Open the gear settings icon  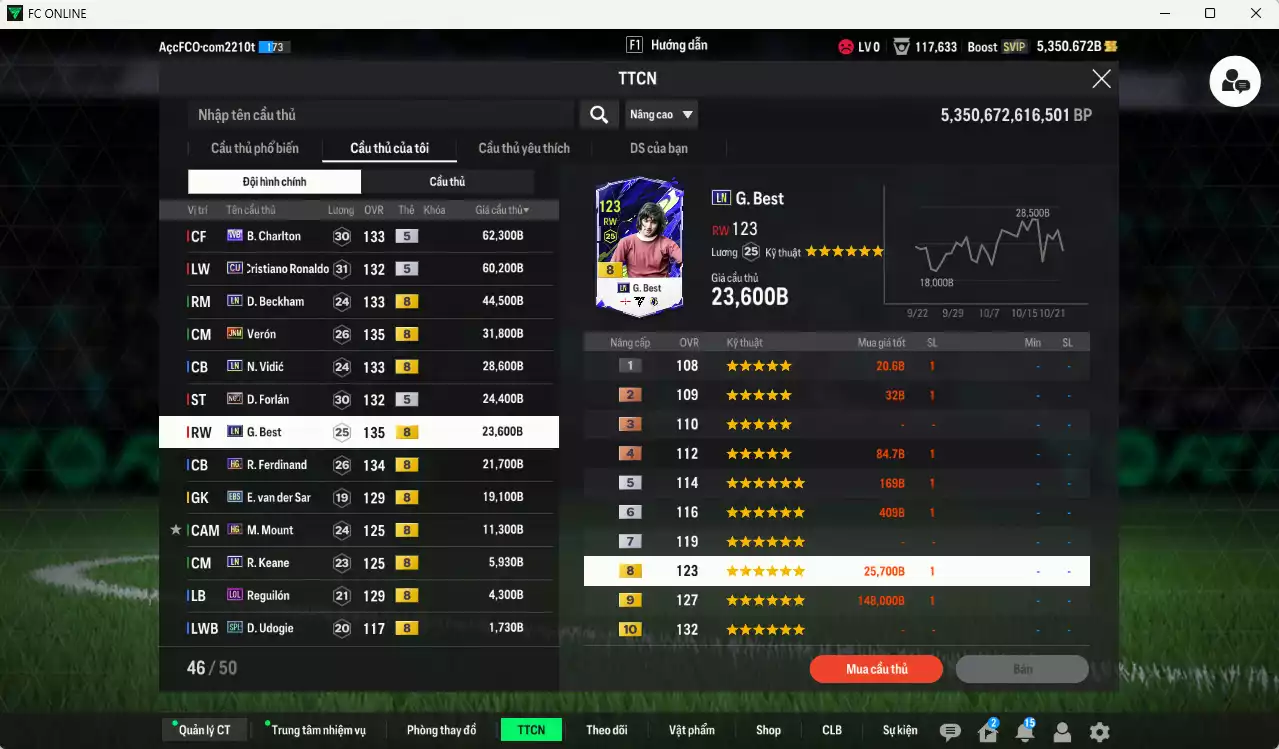pos(1099,732)
